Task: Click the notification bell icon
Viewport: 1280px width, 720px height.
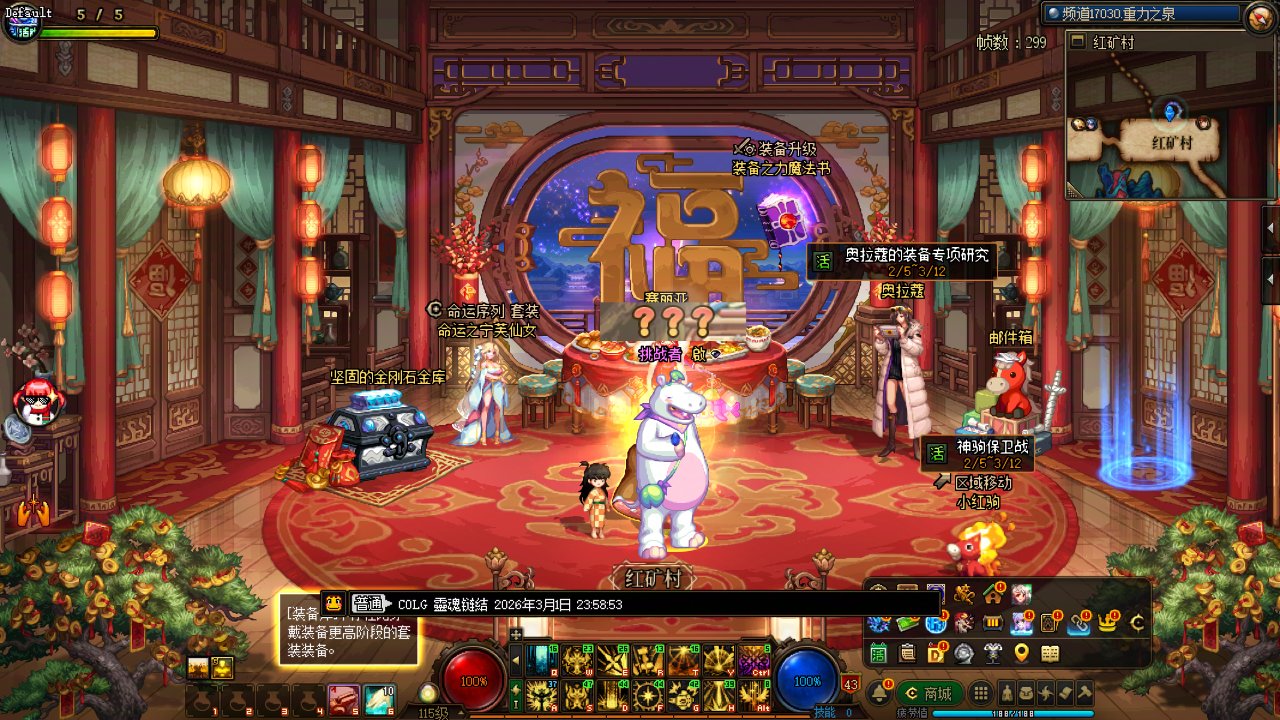Action: (x=880, y=693)
